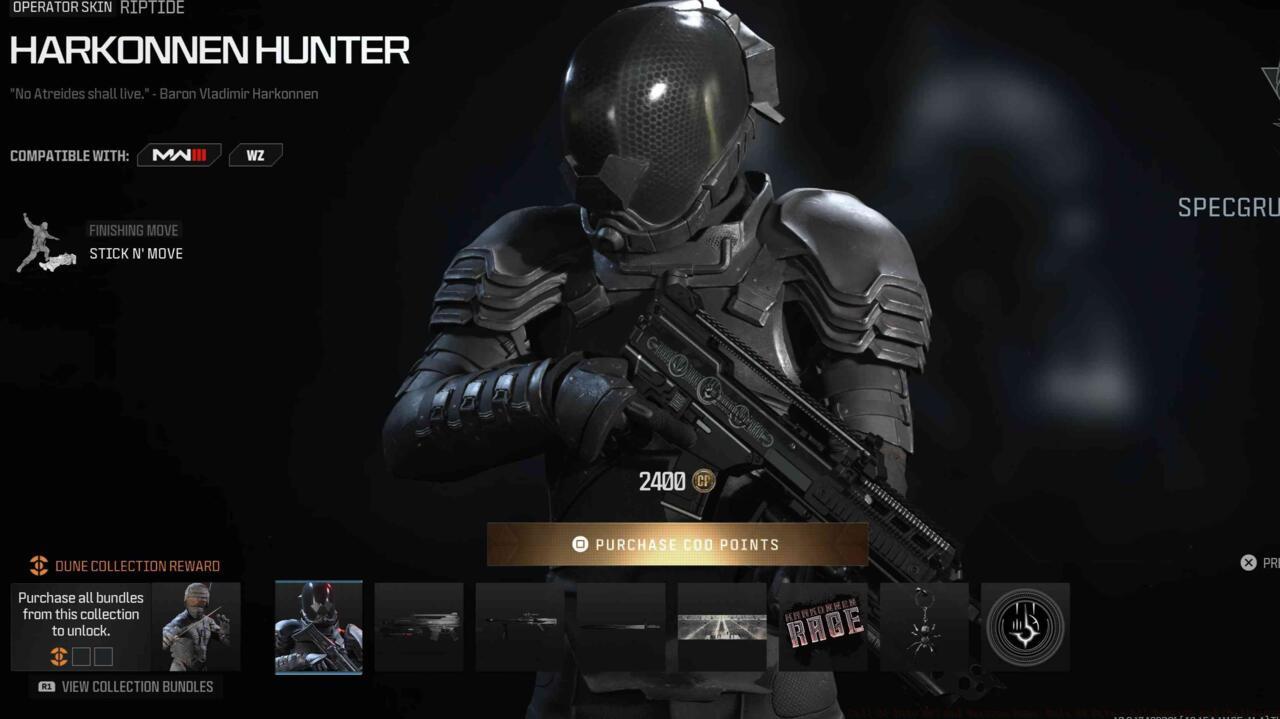Select the assault rifle blueprint beside the operator skin
The image size is (1280, 719).
pos(419,627)
